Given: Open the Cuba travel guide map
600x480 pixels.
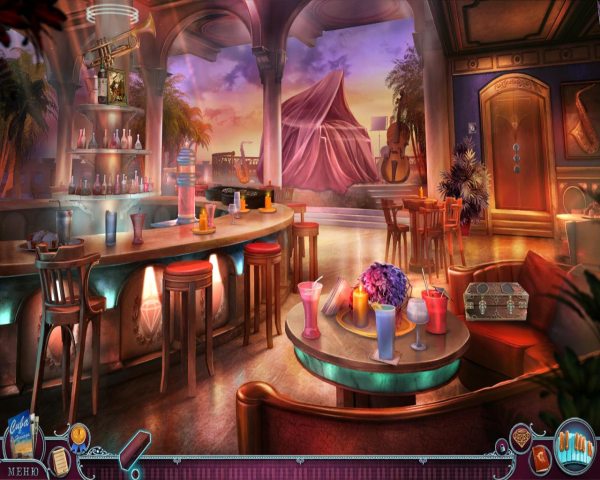Looking at the screenshot, I should pos(22,434).
